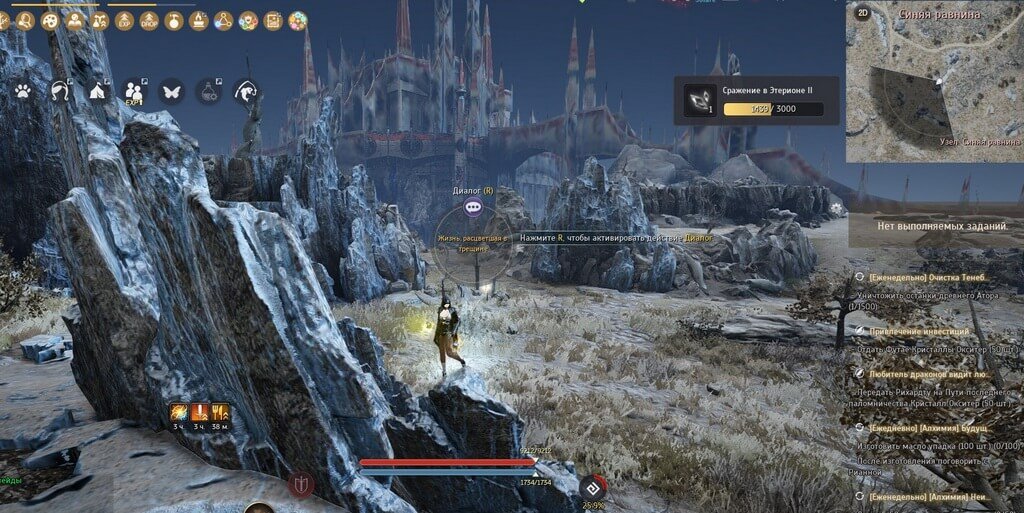Click the red shield icon by health bar
The width and height of the screenshot is (1024, 513).
[301, 485]
